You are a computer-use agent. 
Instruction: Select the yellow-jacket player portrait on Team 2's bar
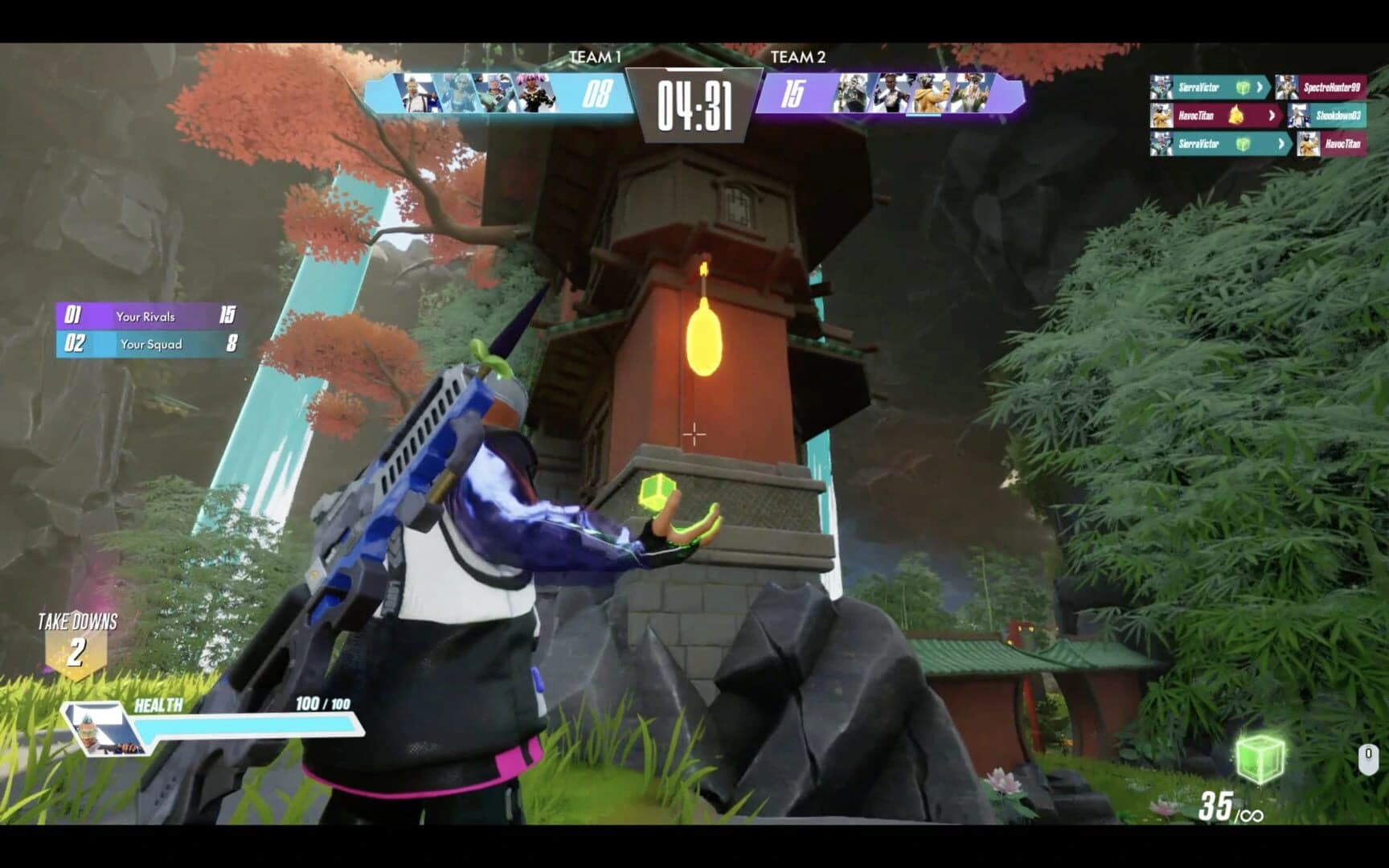pyautogui.click(x=930, y=92)
